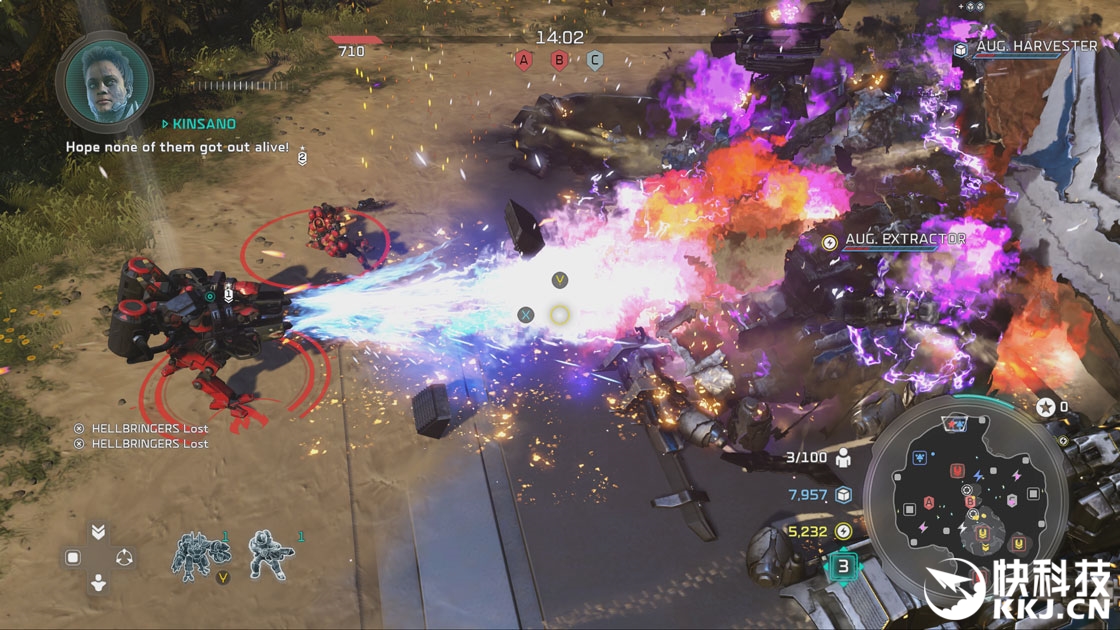The width and height of the screenshot is (1120, 630).
Task: Select the small red-circled Hellbringer unit
Action: (329, 232)
